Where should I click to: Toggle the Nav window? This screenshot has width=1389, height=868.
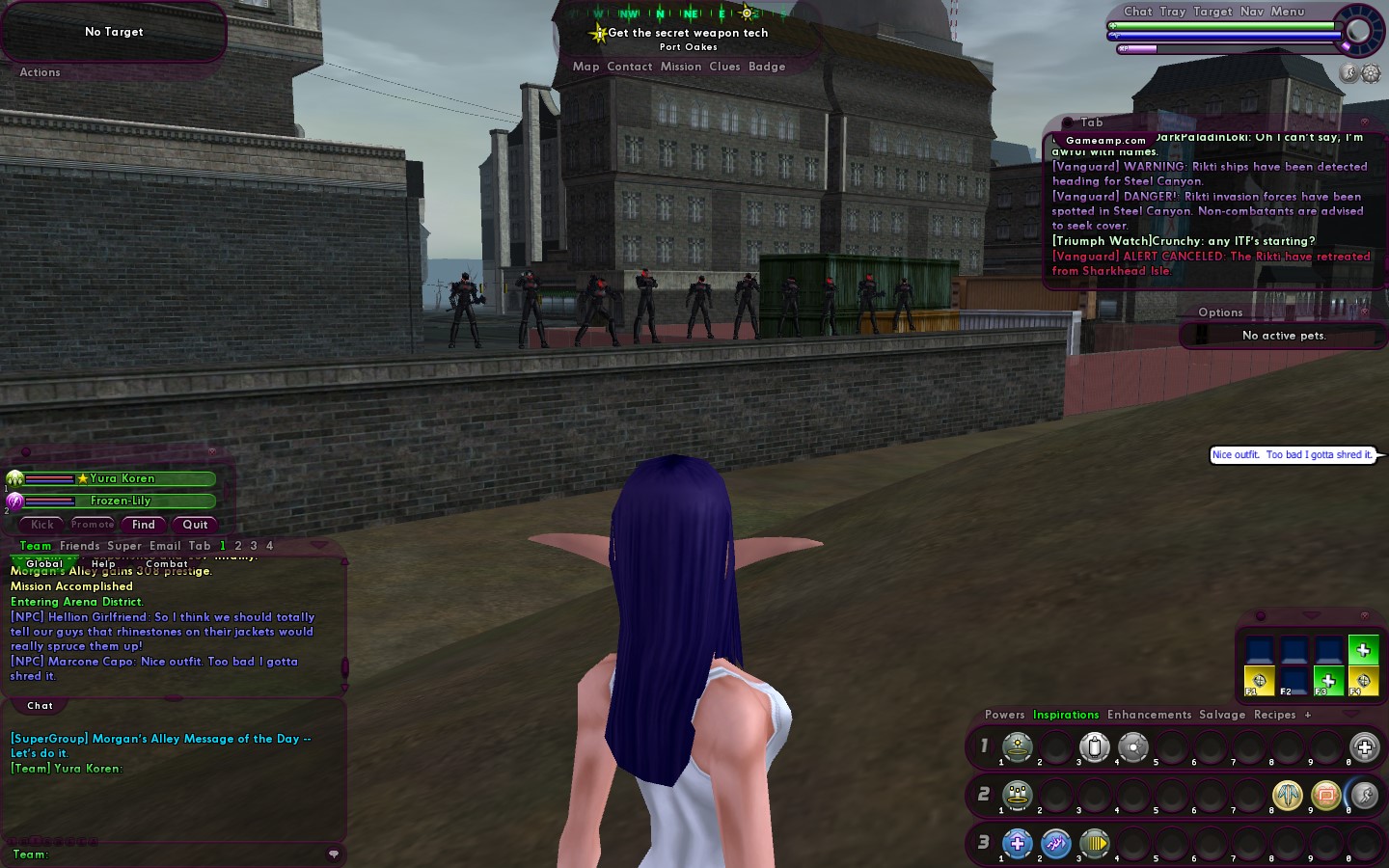tap(1252, 12)
